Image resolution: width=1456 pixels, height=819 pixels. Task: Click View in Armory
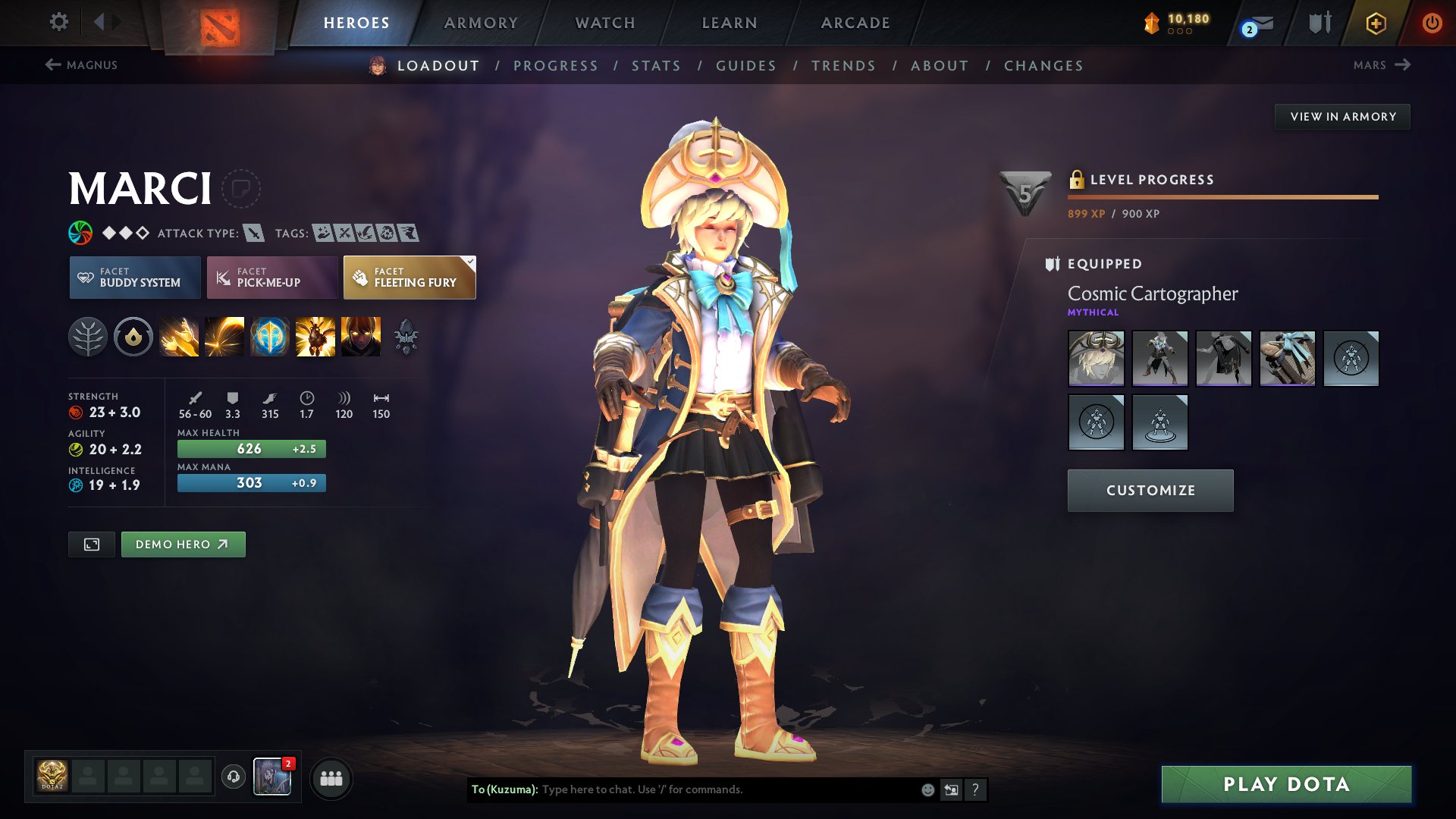pyautogui.click(x=1342, y=117)
